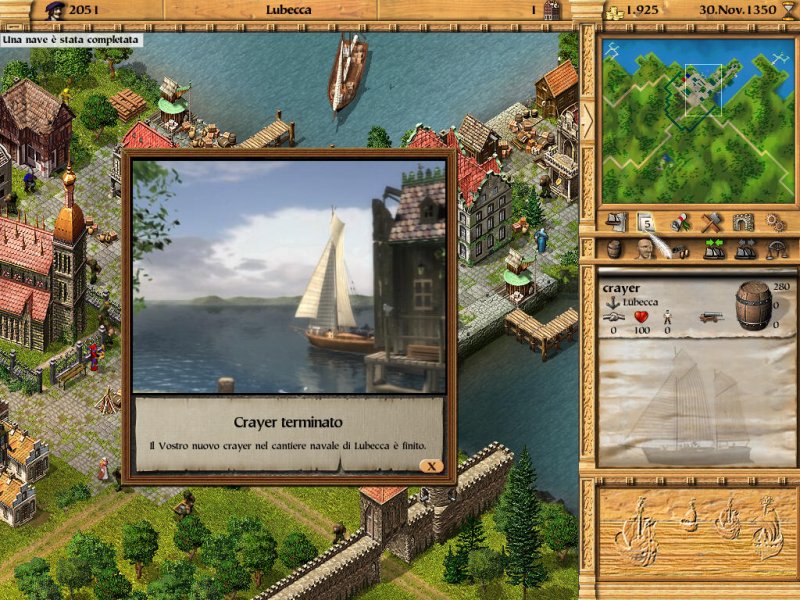Viewport: 800px width, 600px height.
Task: Open the calendar page icon showing 5
Action: 646,221
